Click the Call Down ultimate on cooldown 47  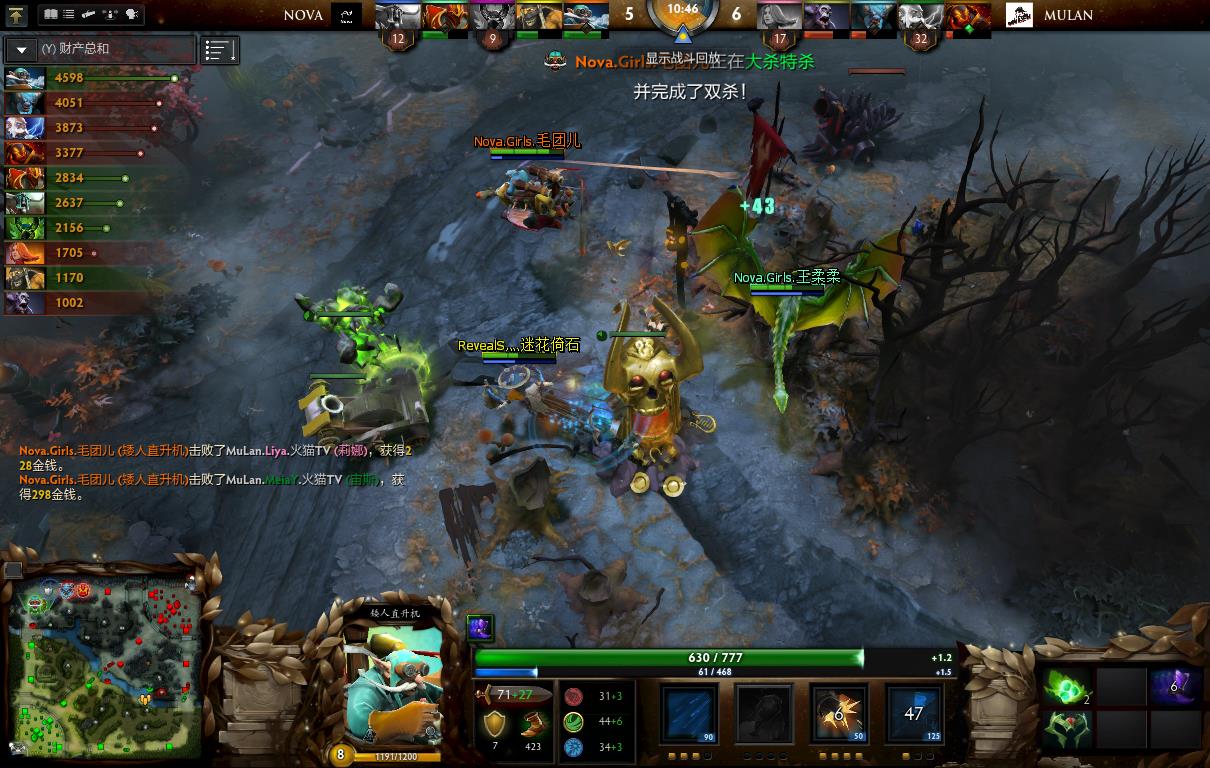[913, 714]
